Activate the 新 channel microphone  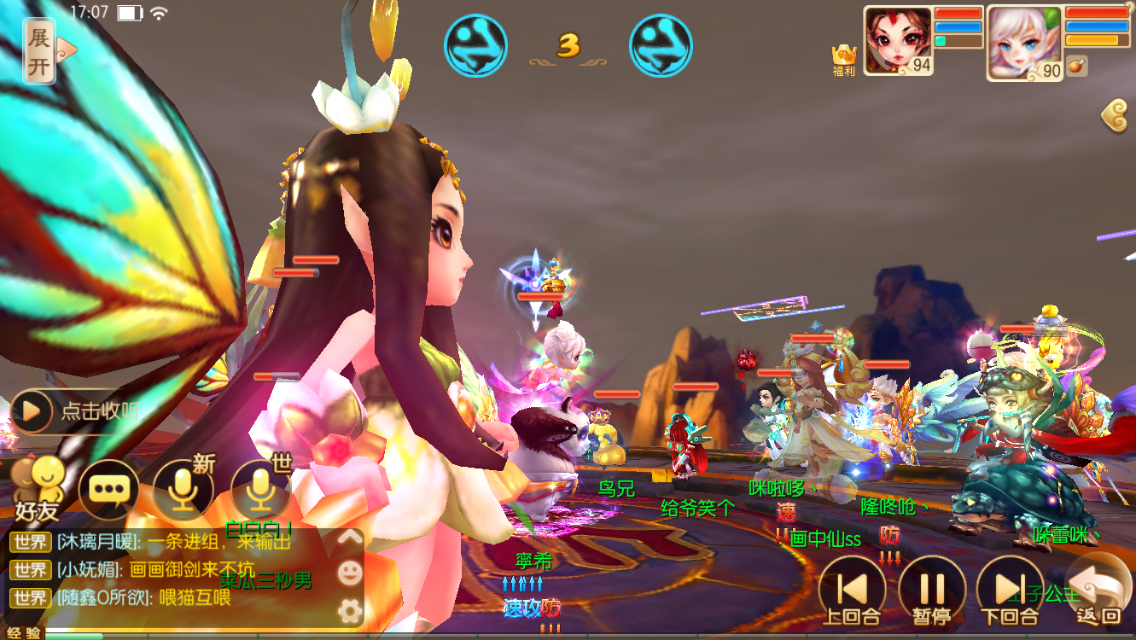183,488
